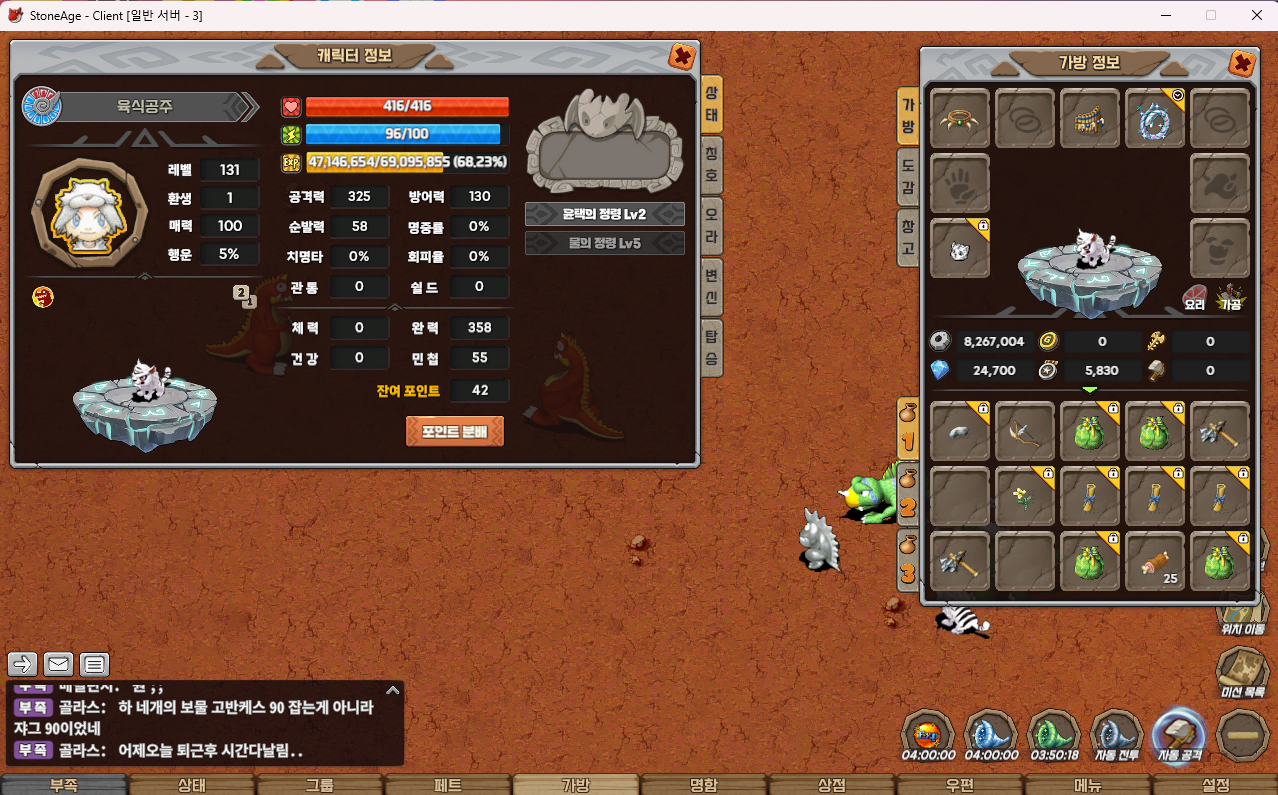Open the 설정 settings menu
Viewport: 1278px width, 795px height.
(x=1215, y=785)
